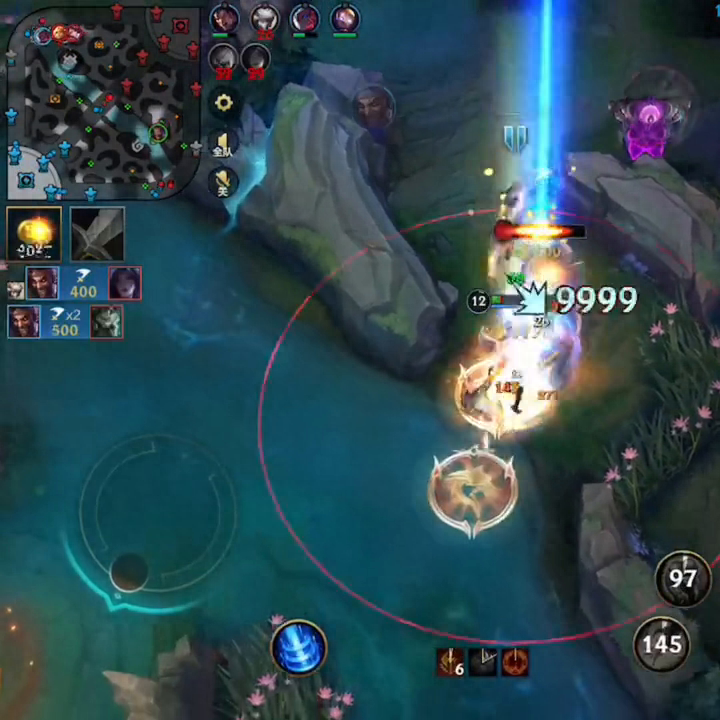Screen dimensions: 720x720
Task: Select the red buff icon with 6 stacks
Action: [449, 662]
